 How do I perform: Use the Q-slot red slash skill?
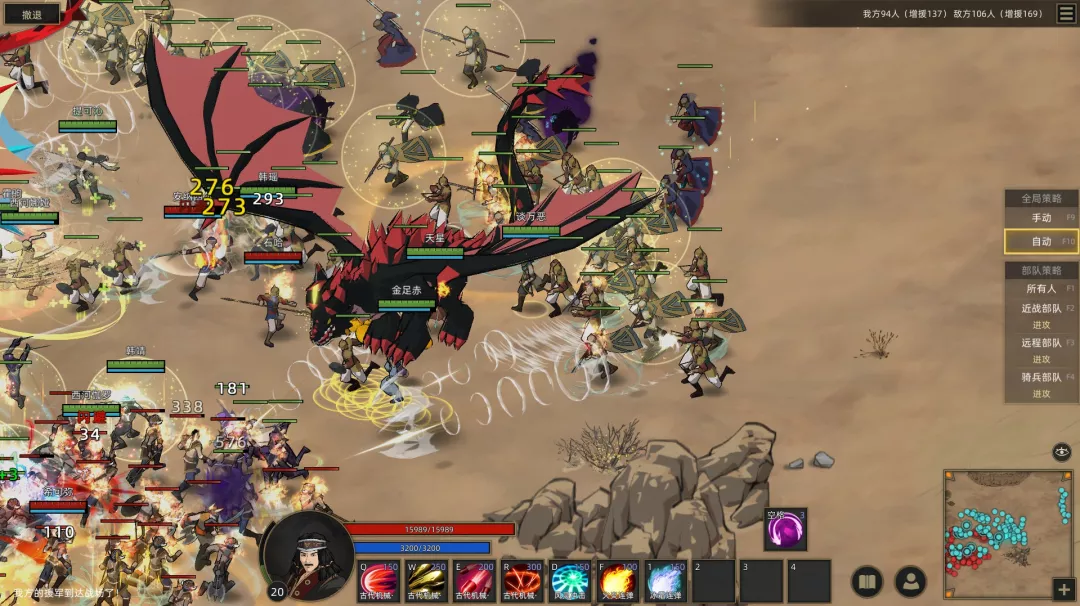(x=379, y=581)
